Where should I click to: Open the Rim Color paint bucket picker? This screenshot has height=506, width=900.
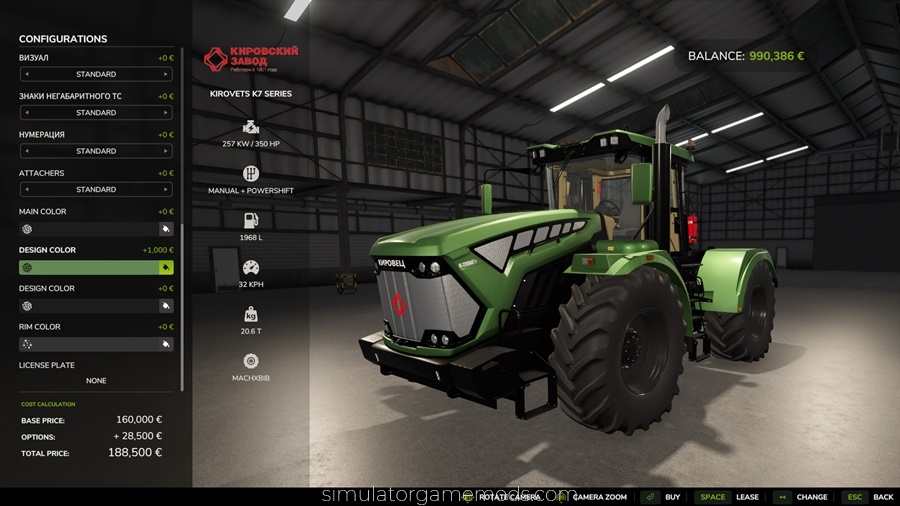(166, 344)
